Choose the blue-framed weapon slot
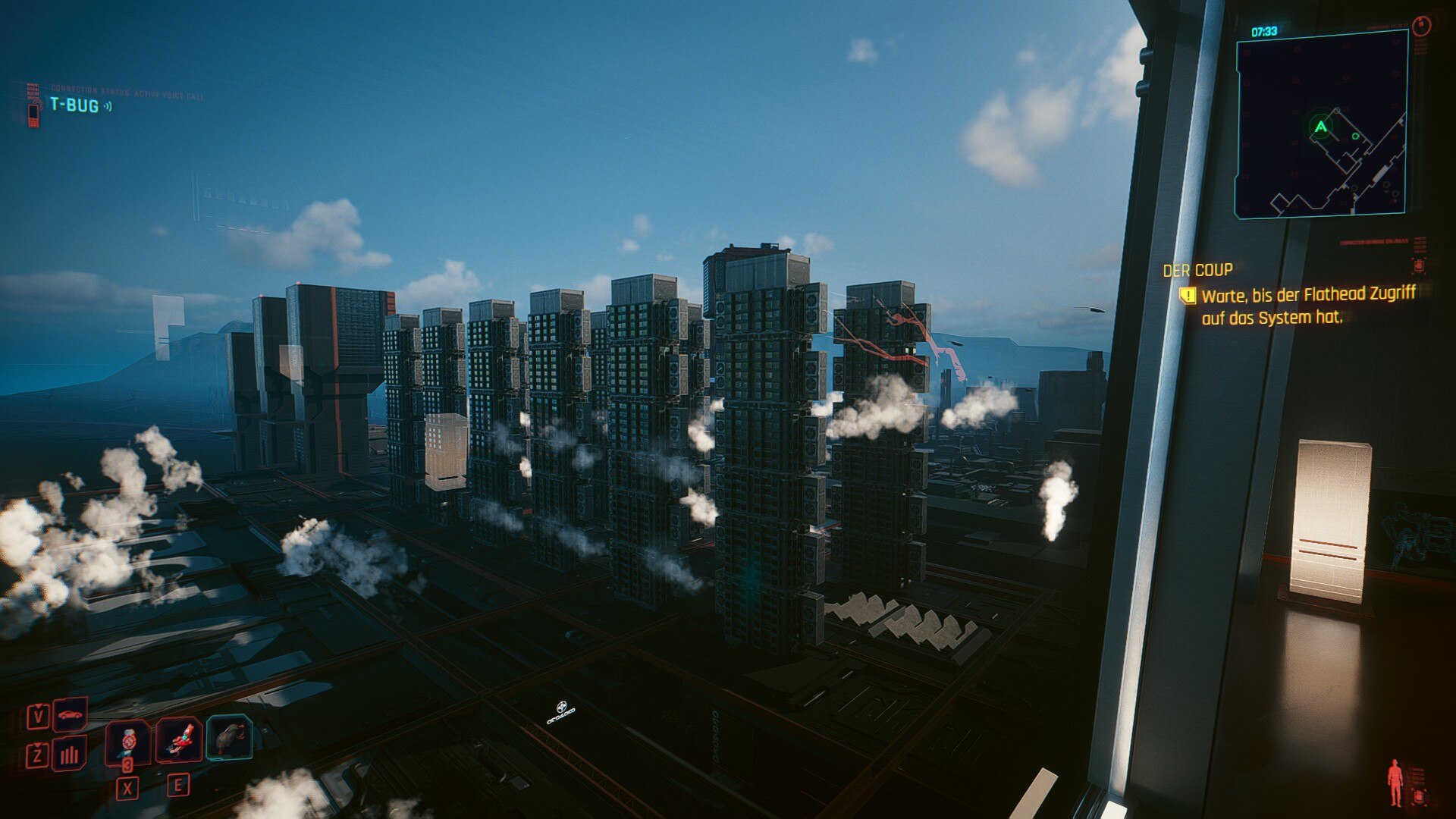The image size is (1456, 819). point(229,737)
